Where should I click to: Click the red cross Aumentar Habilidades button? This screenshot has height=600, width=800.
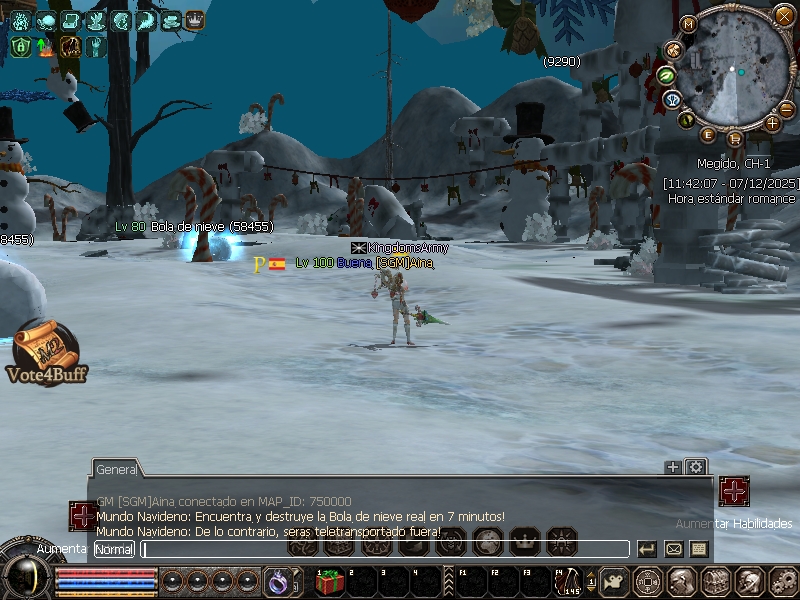click(734, 491)
